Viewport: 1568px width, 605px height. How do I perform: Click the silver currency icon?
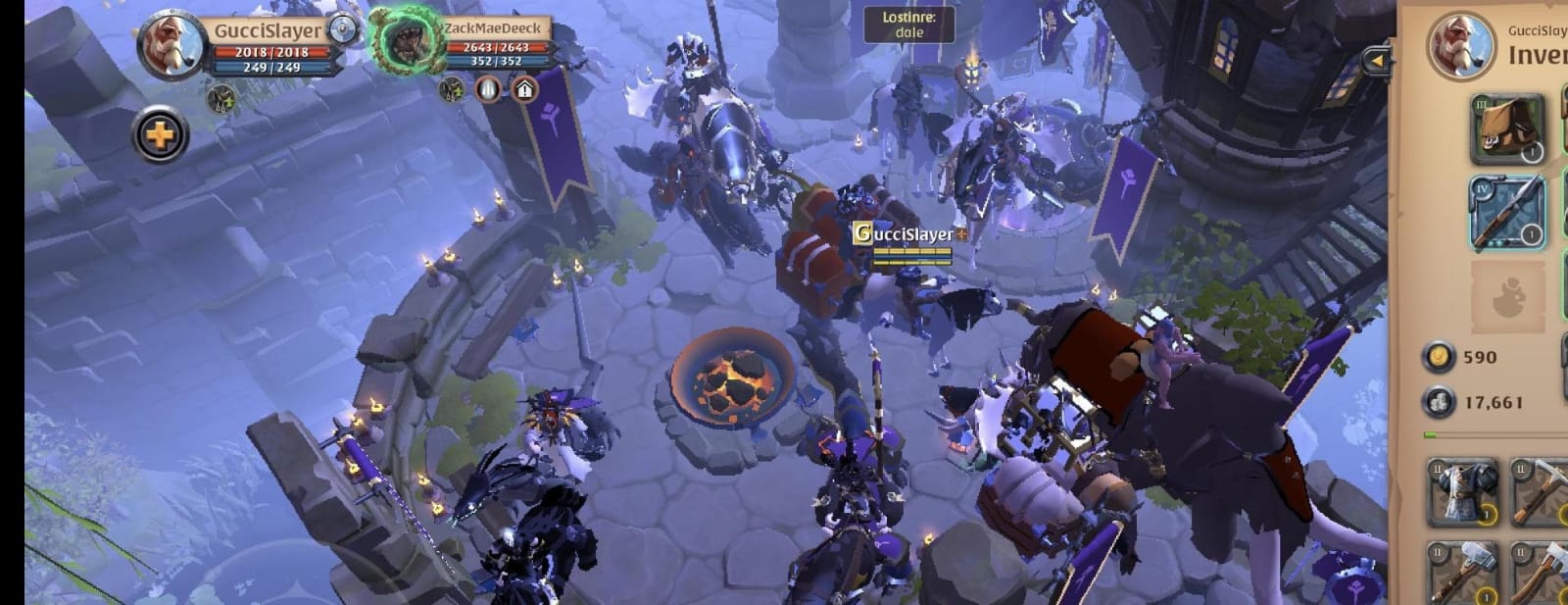tap(1439, 402)
